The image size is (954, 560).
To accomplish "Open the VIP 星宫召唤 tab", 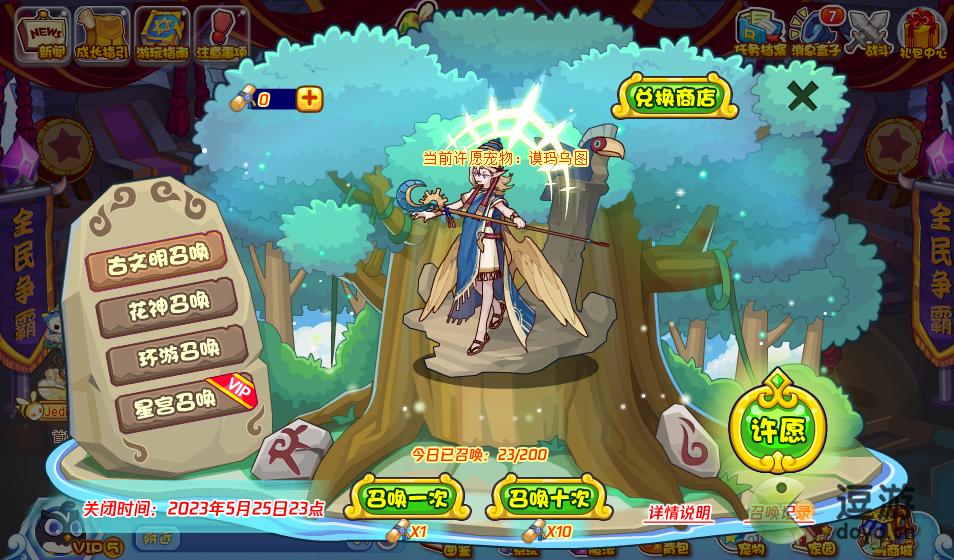I will [170, 403].
